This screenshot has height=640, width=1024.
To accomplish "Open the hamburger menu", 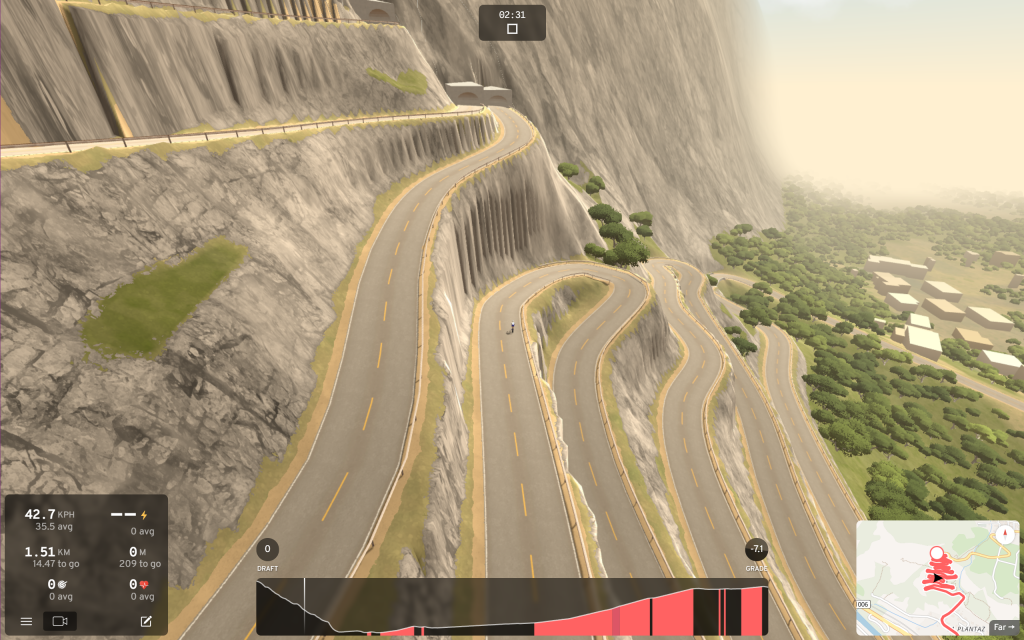I will tap(25, 621).
